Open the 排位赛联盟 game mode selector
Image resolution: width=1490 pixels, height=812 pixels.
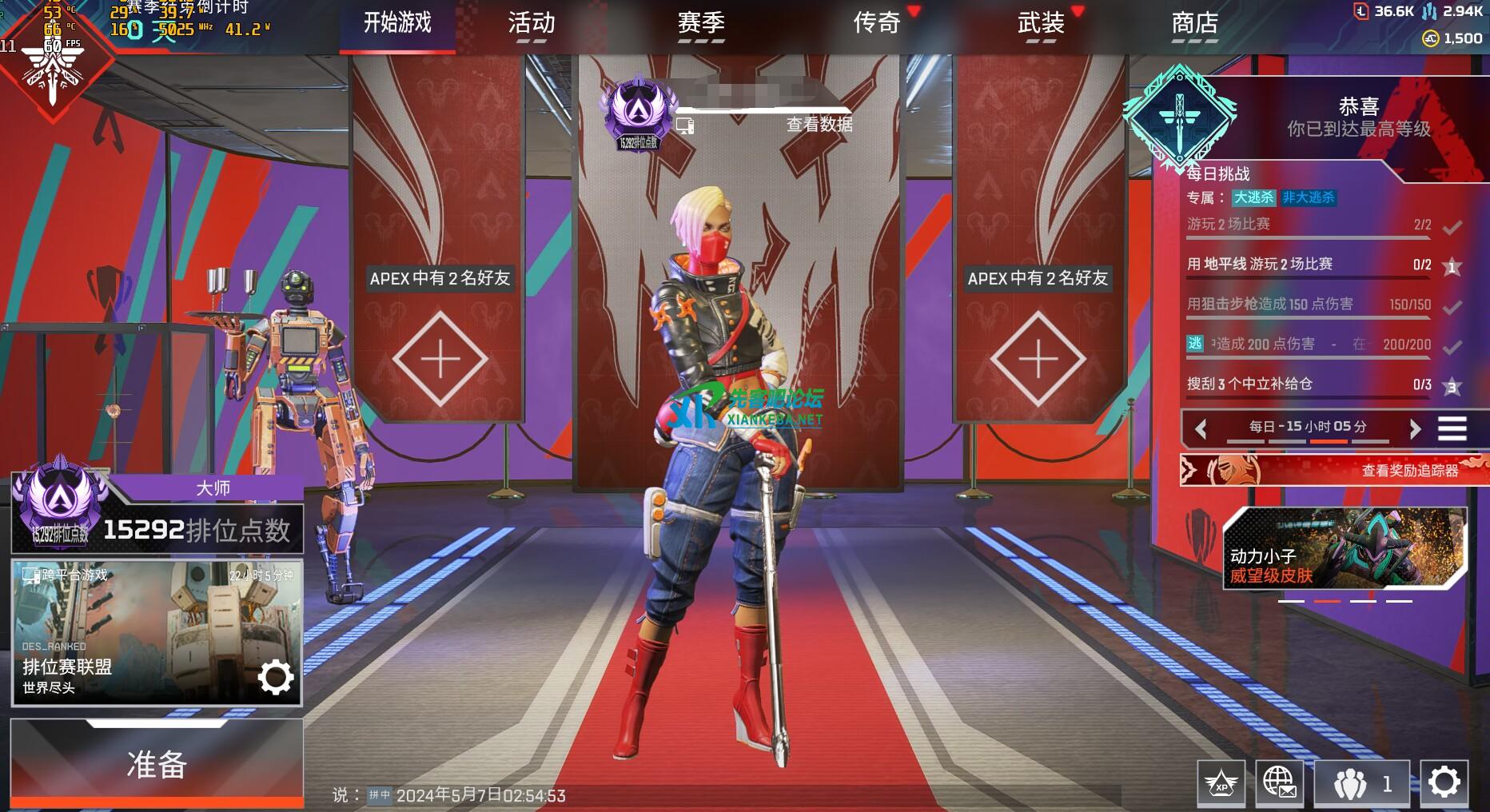[x=157, y=633]
